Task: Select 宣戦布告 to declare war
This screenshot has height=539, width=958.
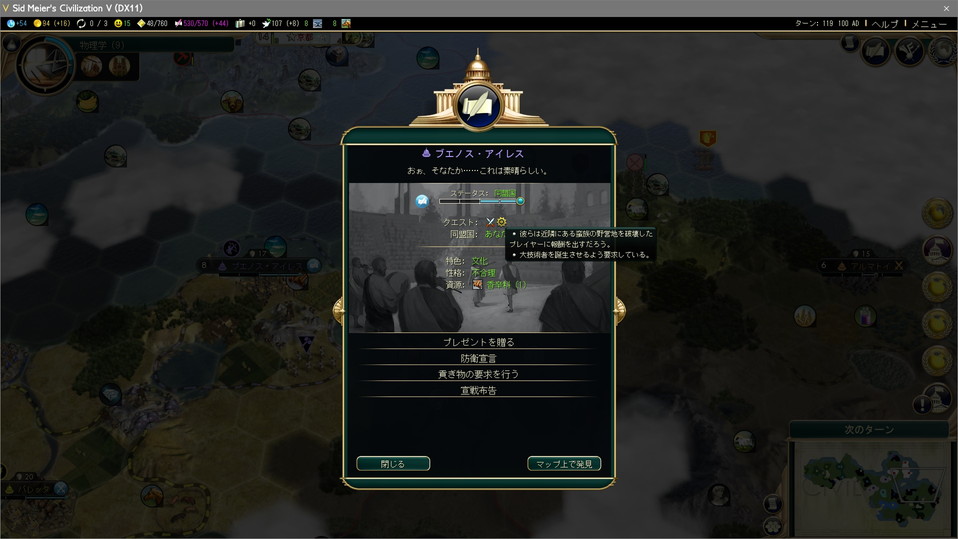Action: (x=478, y=390)
